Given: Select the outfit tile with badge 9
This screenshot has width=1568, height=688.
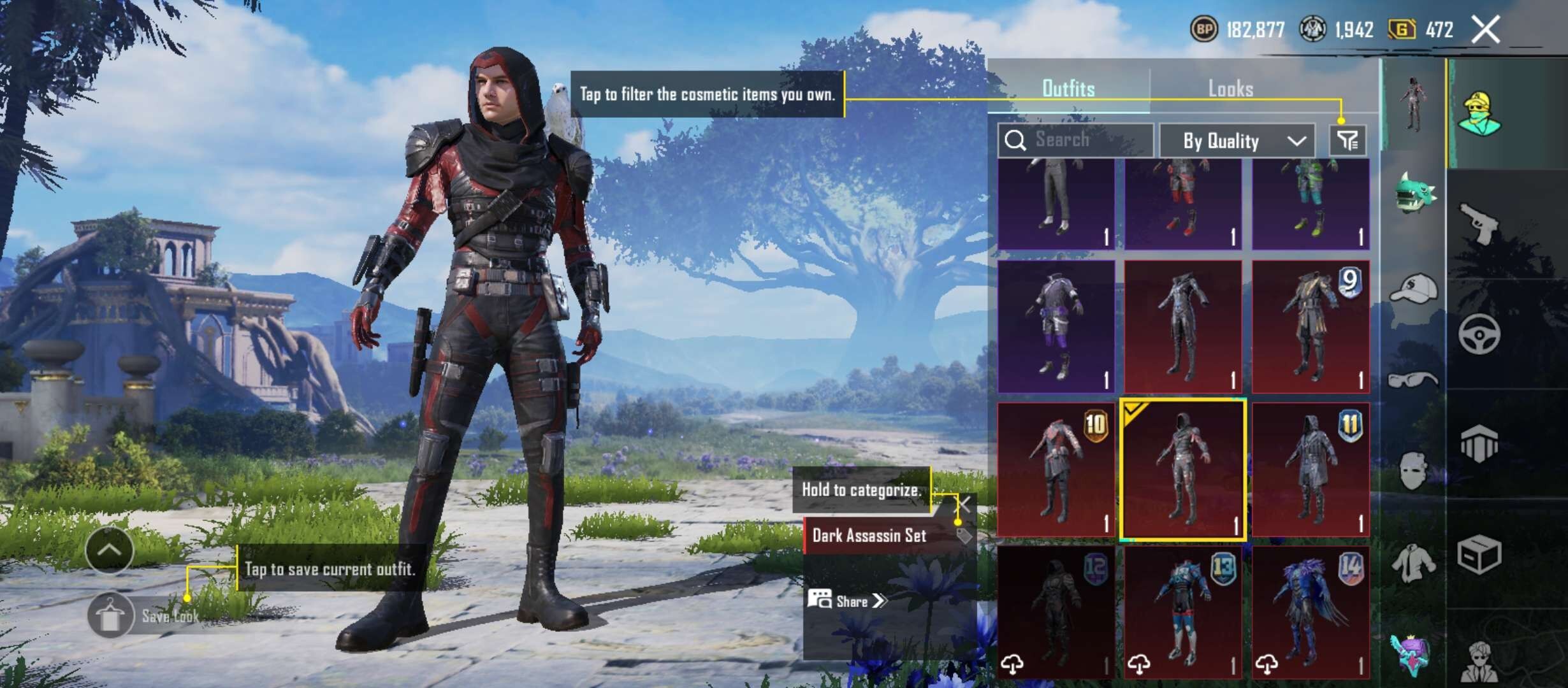Looking at the screenshot, I should point(1310,327).
